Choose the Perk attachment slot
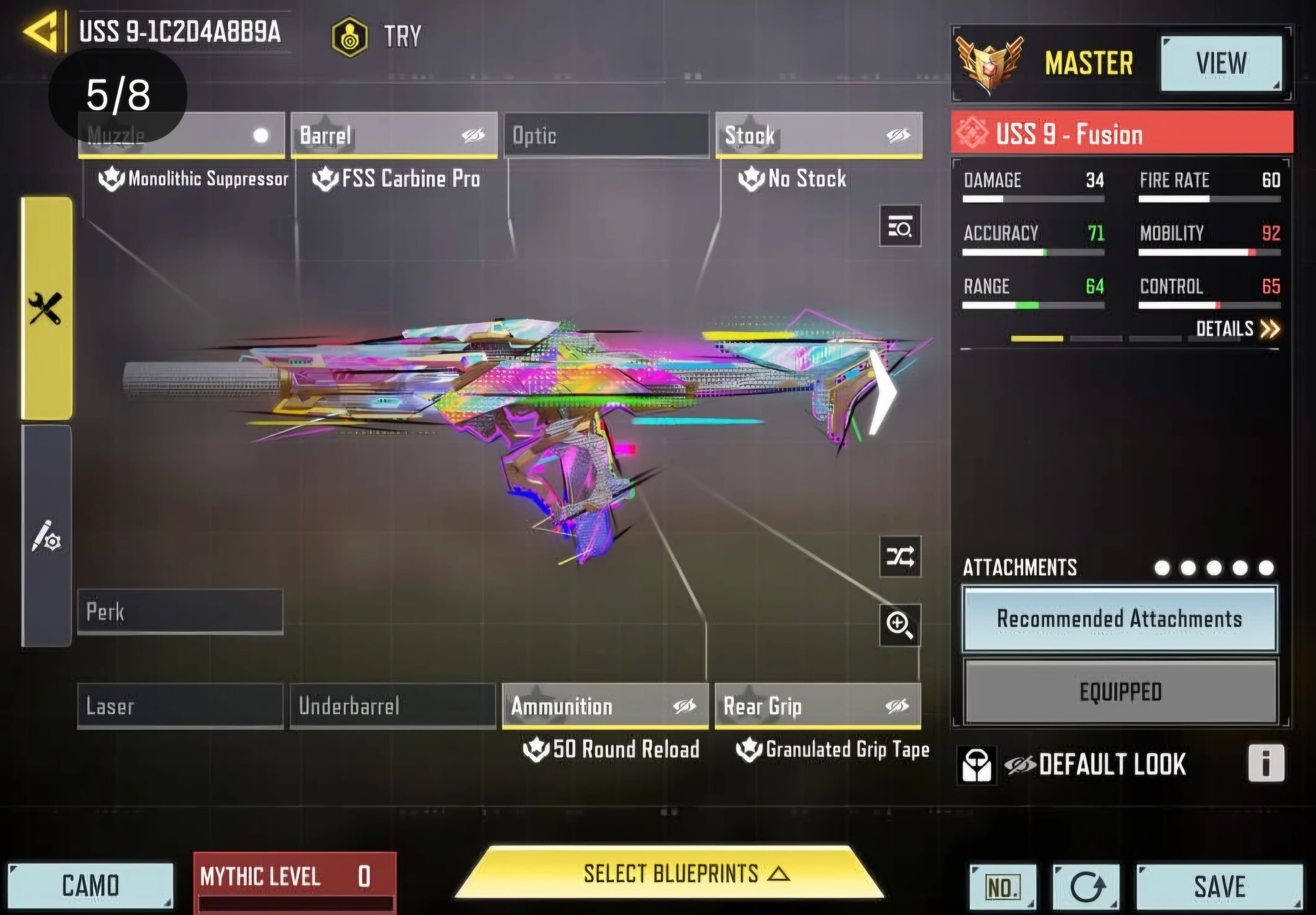This screenshot has width=1316, height=915. (180, 612)
